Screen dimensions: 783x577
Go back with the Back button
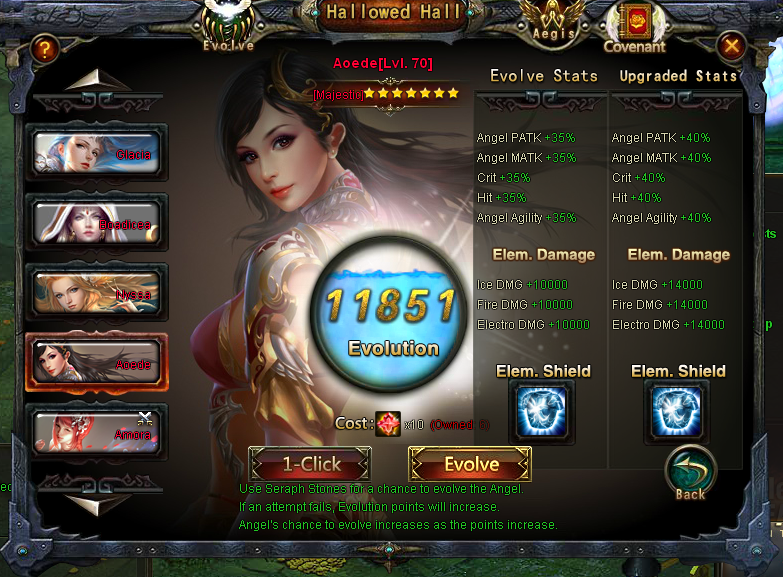pos(690,472)
